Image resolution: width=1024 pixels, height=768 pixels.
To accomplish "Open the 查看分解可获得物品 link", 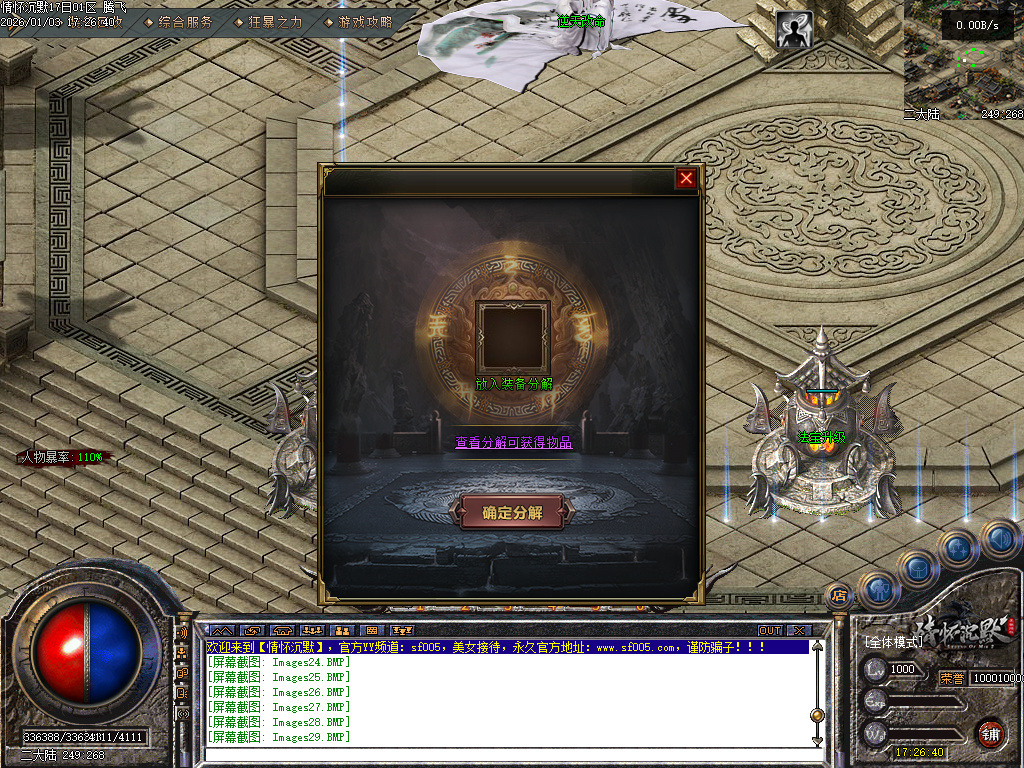I will tap(514, 442).
